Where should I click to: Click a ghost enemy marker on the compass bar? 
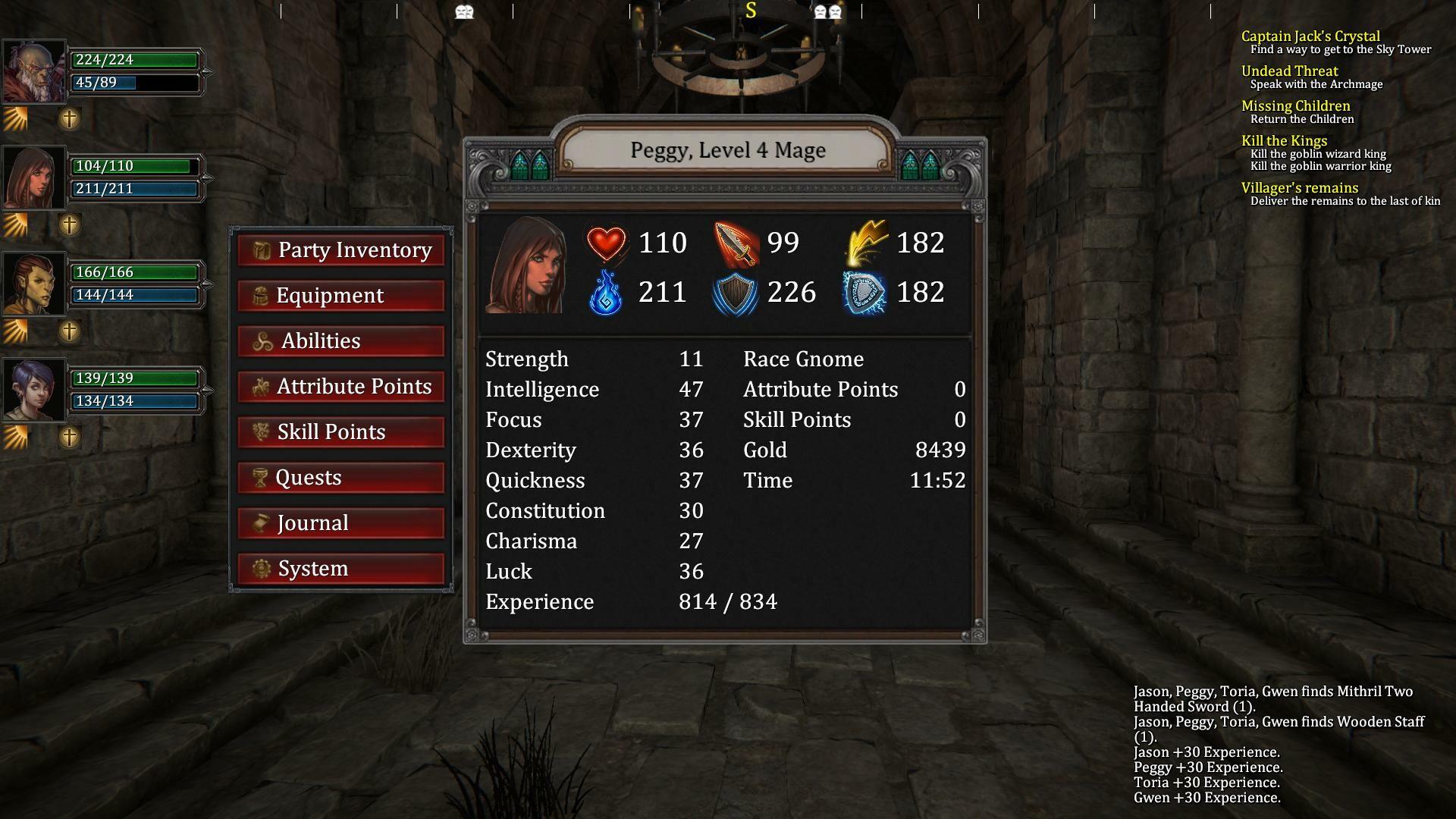(465, 11)
